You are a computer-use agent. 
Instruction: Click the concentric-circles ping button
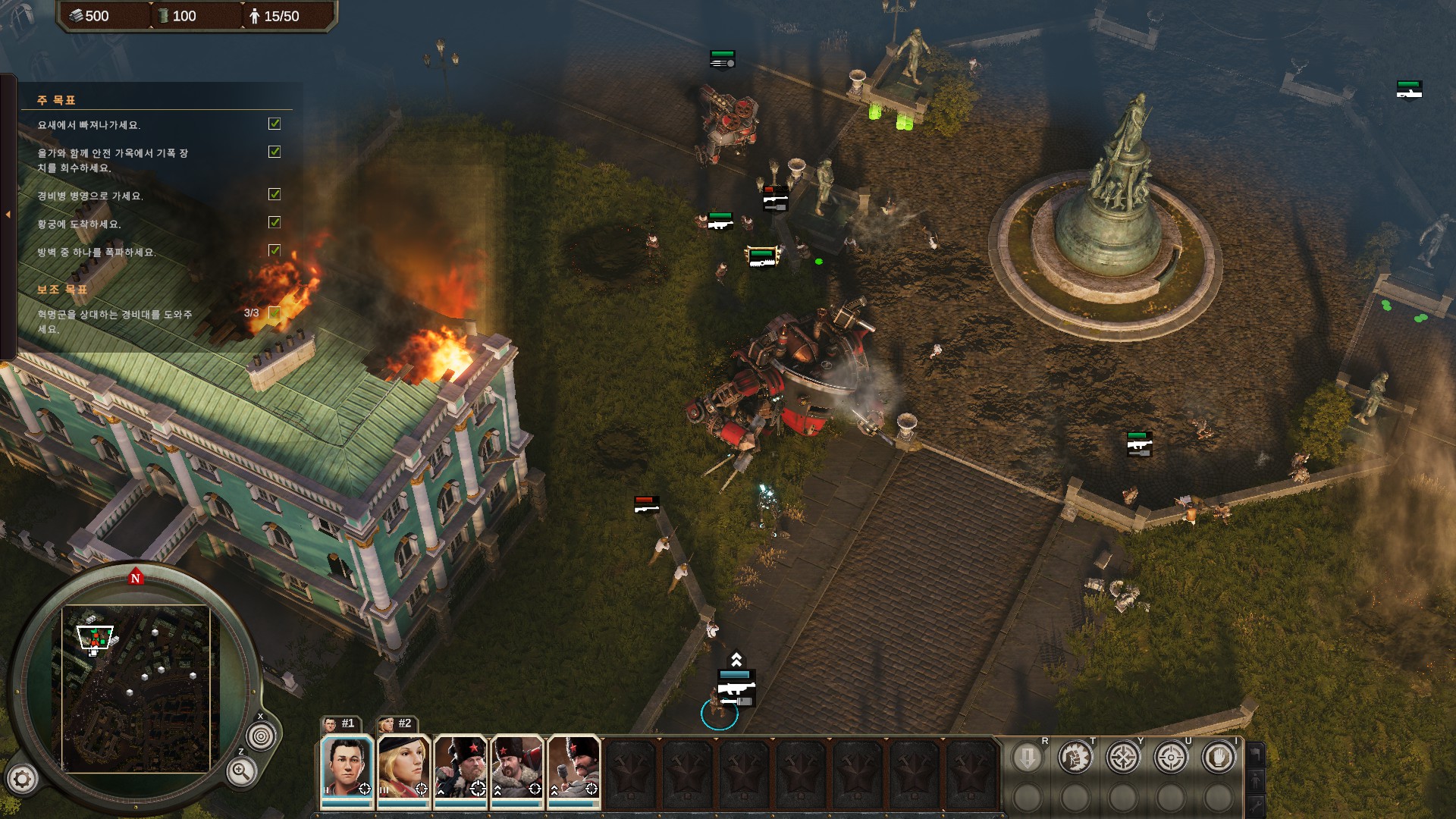pyautogui.click(x=261, y=736)
